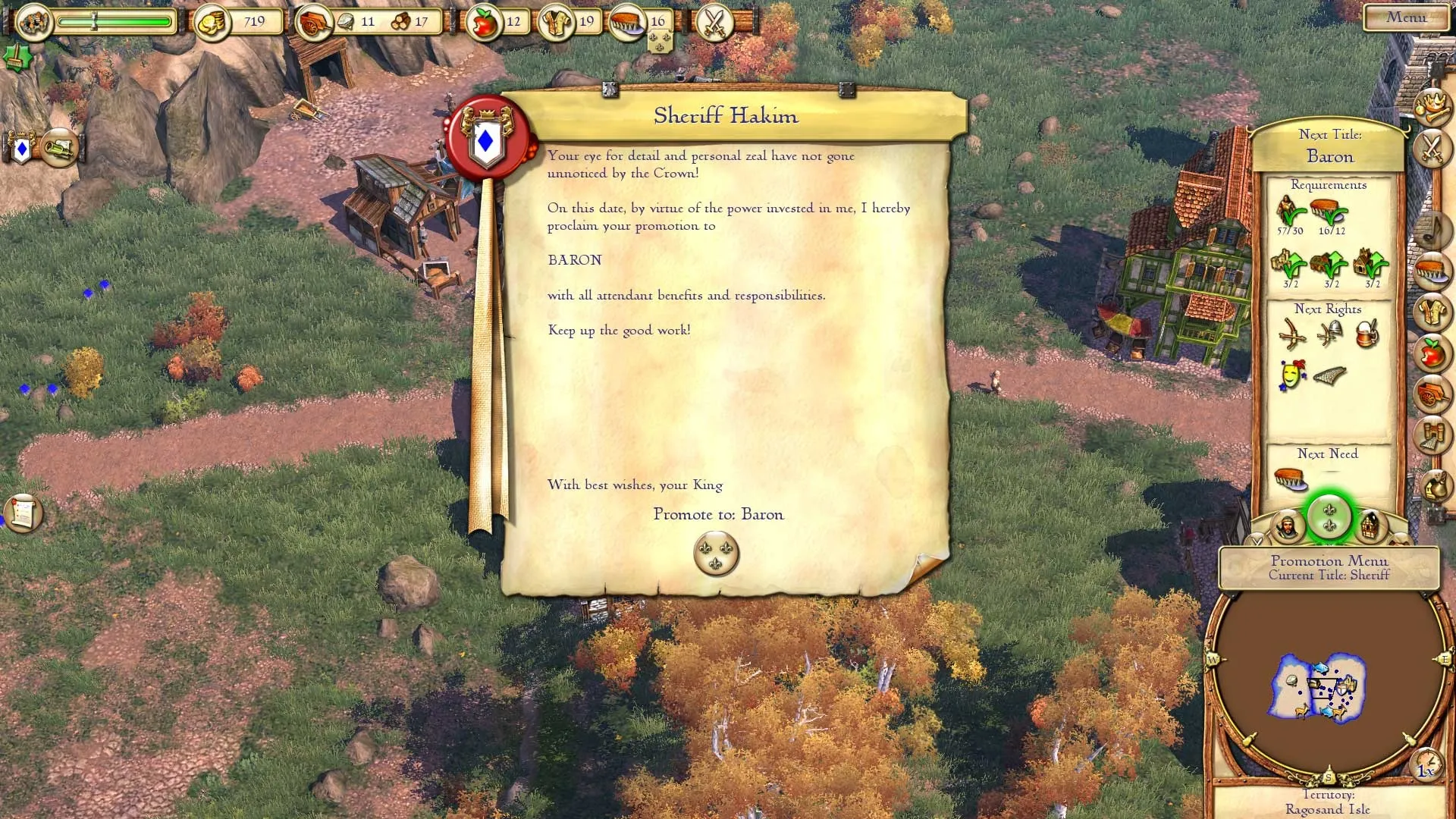Click the game speed 1x clock button
Screen dimensions: 1456x819
point(1426,764)
